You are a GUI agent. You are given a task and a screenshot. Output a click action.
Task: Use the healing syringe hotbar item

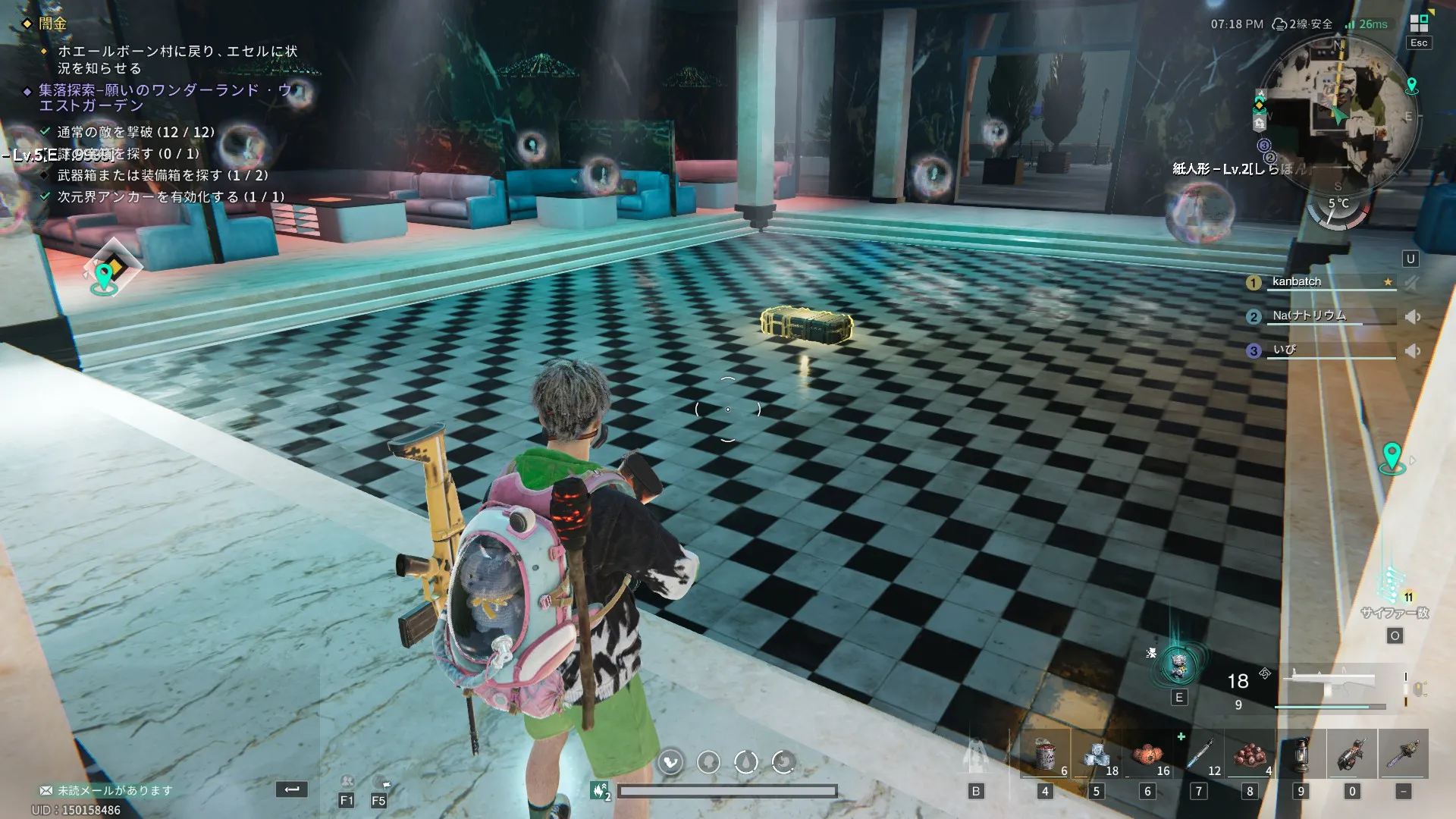click(x=1200, y=755)
